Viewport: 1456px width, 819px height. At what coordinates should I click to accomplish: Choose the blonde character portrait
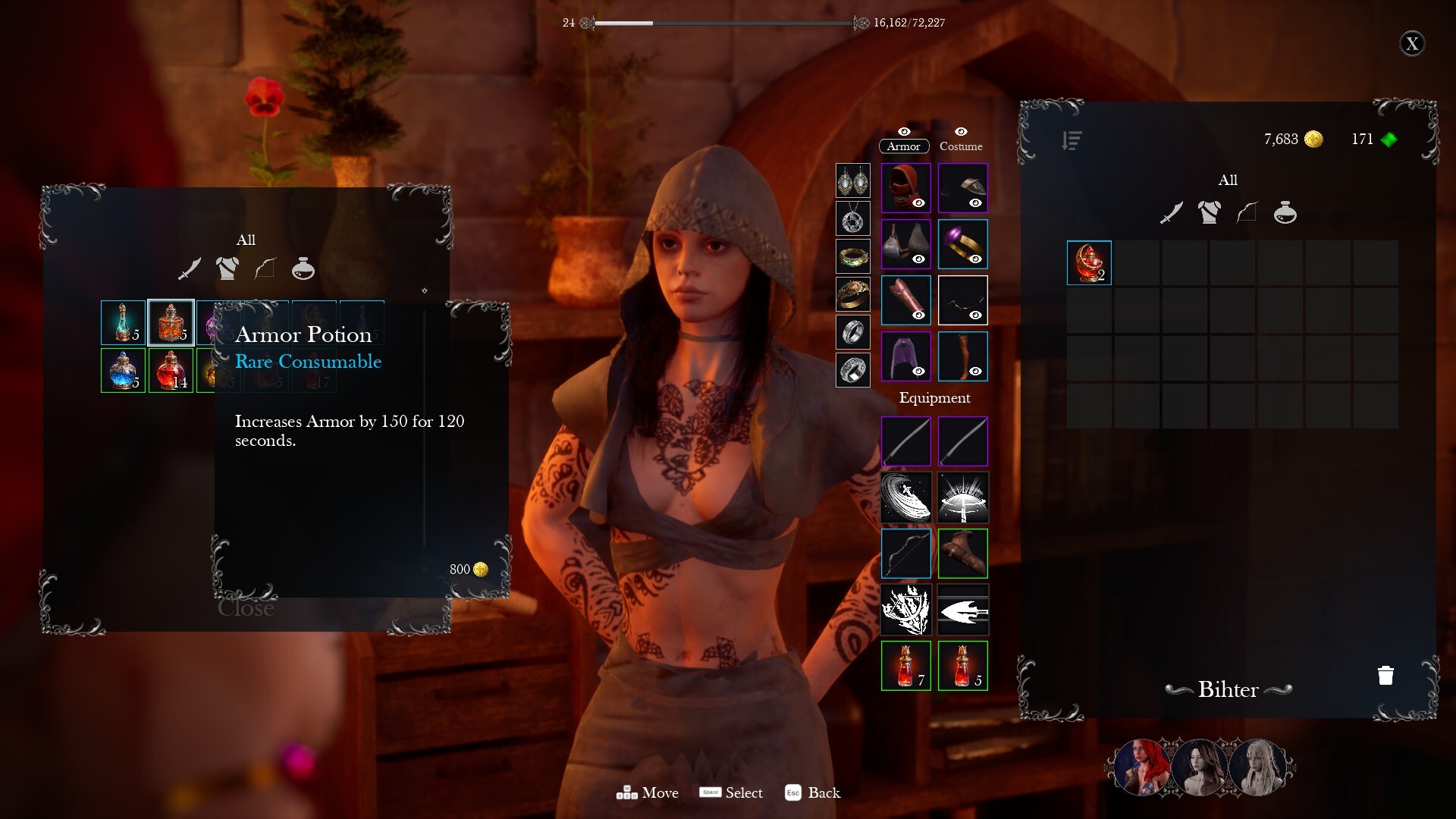click(1258, 767)
